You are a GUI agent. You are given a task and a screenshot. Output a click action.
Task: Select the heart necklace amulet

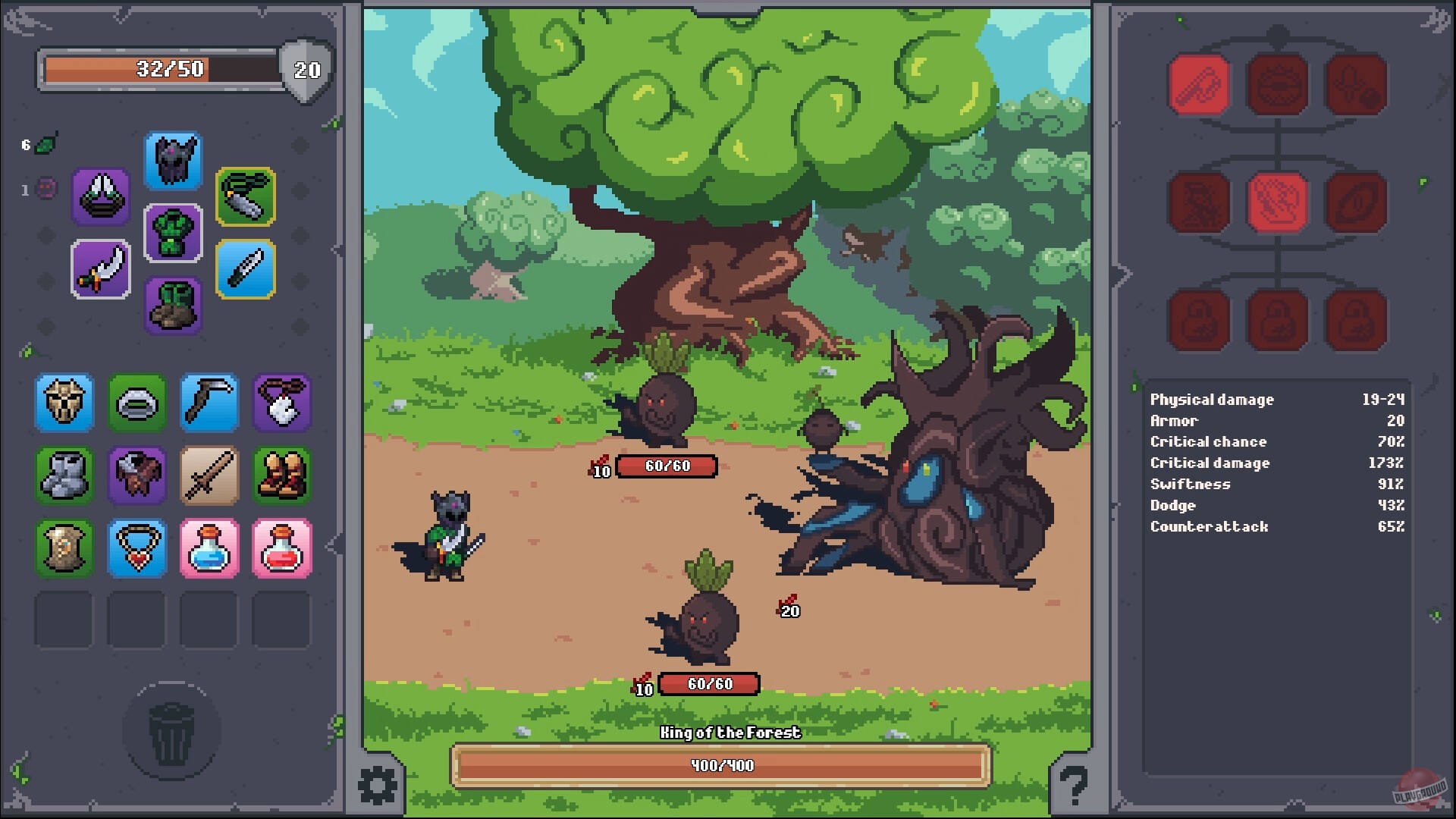pyautogui.click(x=136, y=548)
